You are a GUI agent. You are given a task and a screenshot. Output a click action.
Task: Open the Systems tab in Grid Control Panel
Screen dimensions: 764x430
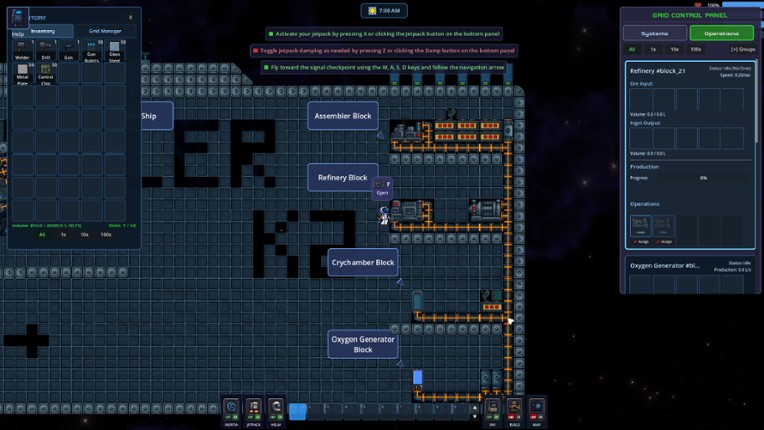[655, 33]
